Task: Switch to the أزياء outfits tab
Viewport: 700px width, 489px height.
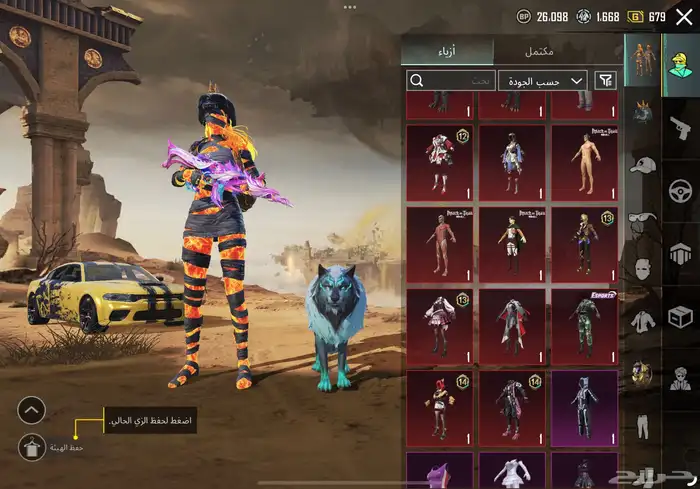Action: click(x=448, y=51)
